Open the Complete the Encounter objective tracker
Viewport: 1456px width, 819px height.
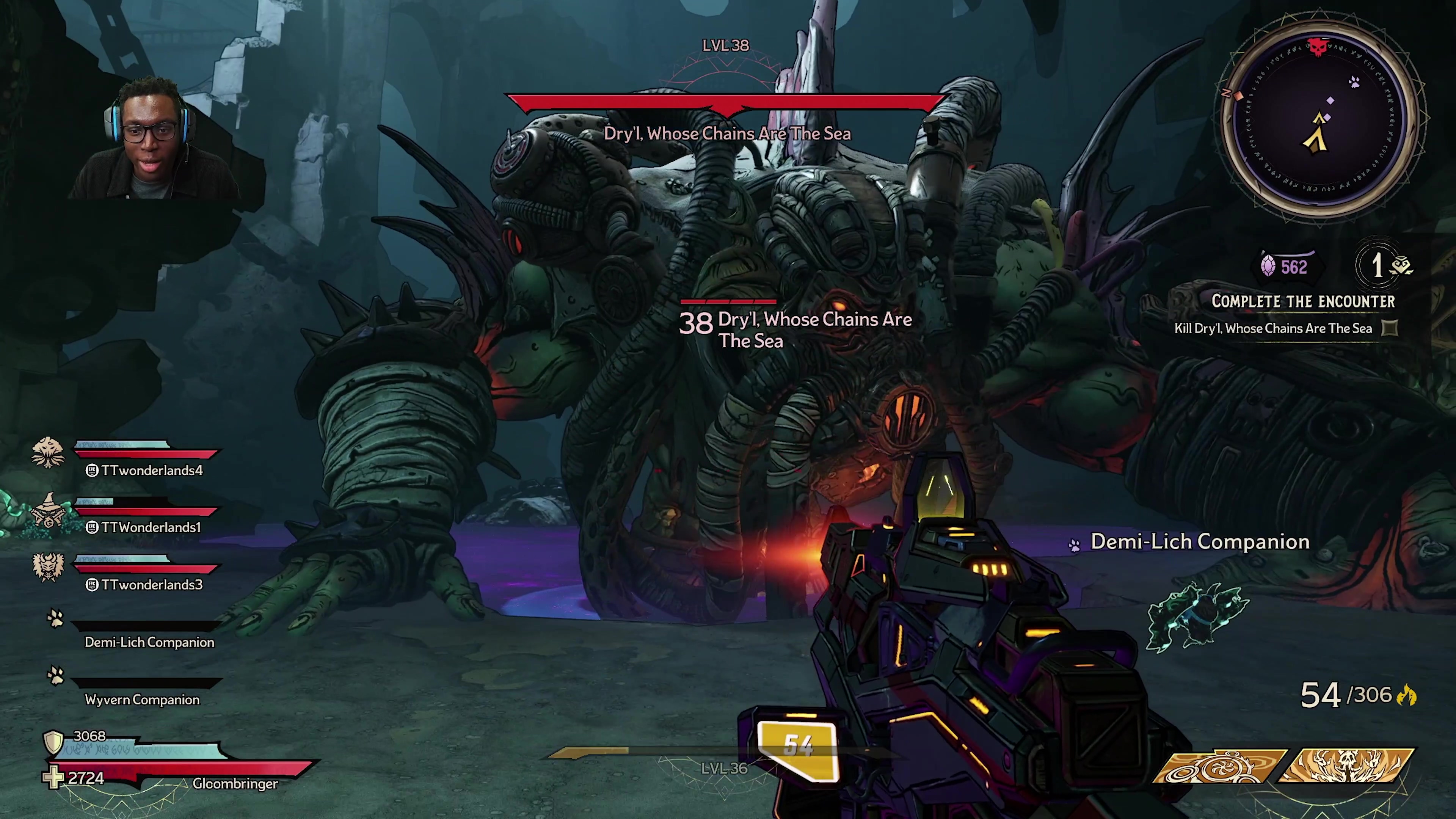pos(1303,301)
